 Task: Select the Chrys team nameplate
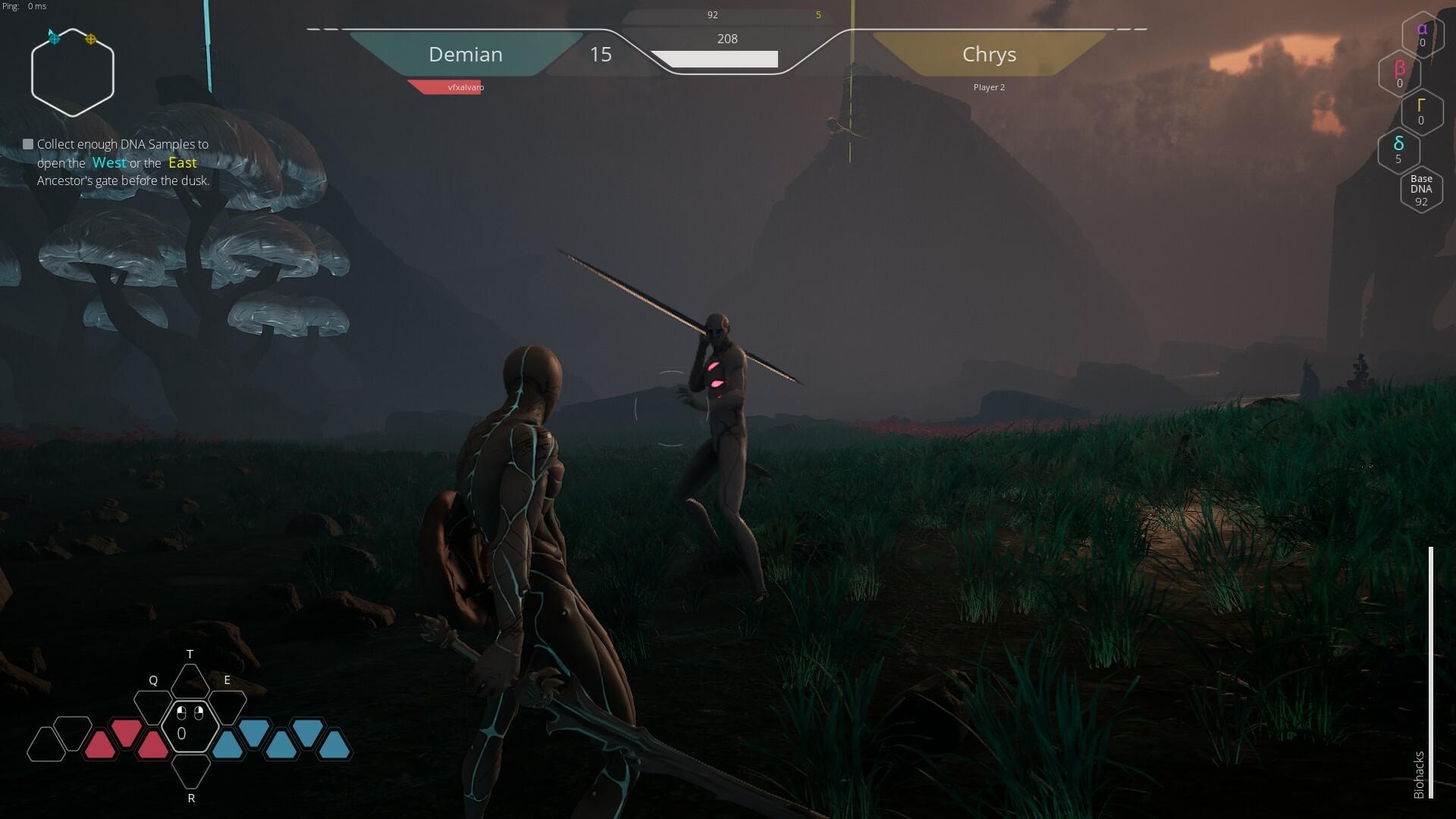(x=989, y=54)
